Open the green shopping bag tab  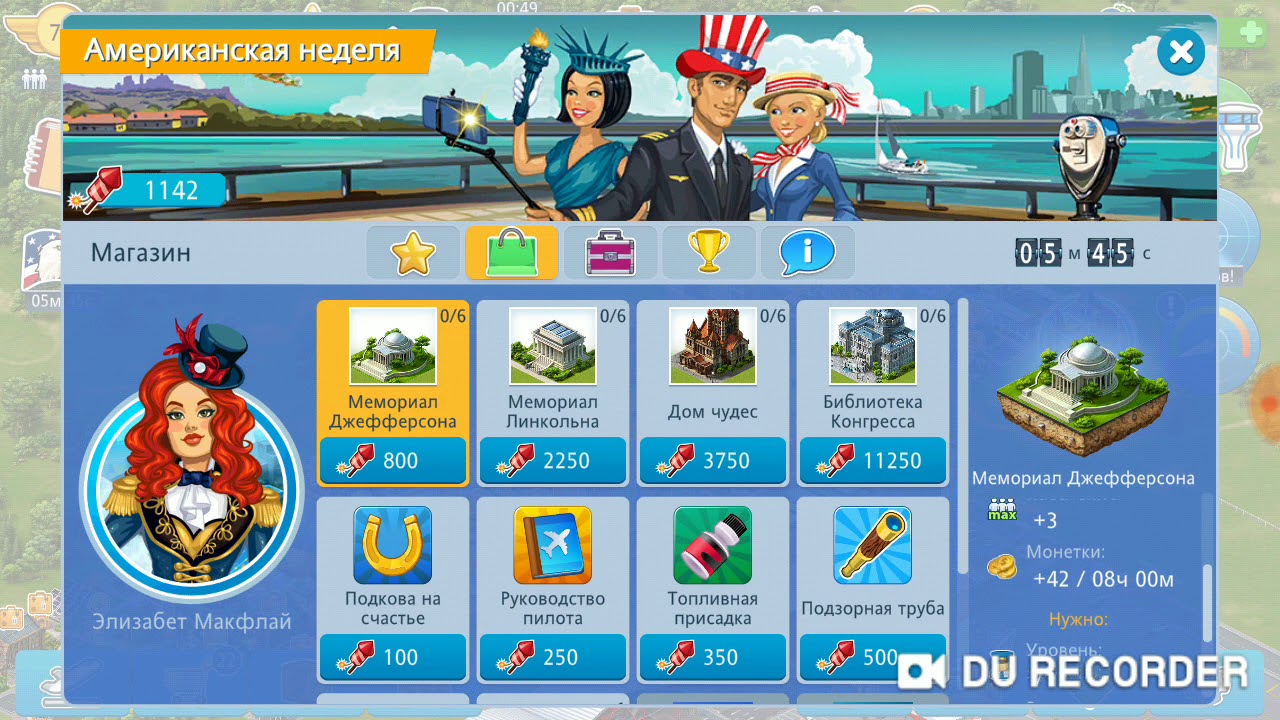pos(512,252)
